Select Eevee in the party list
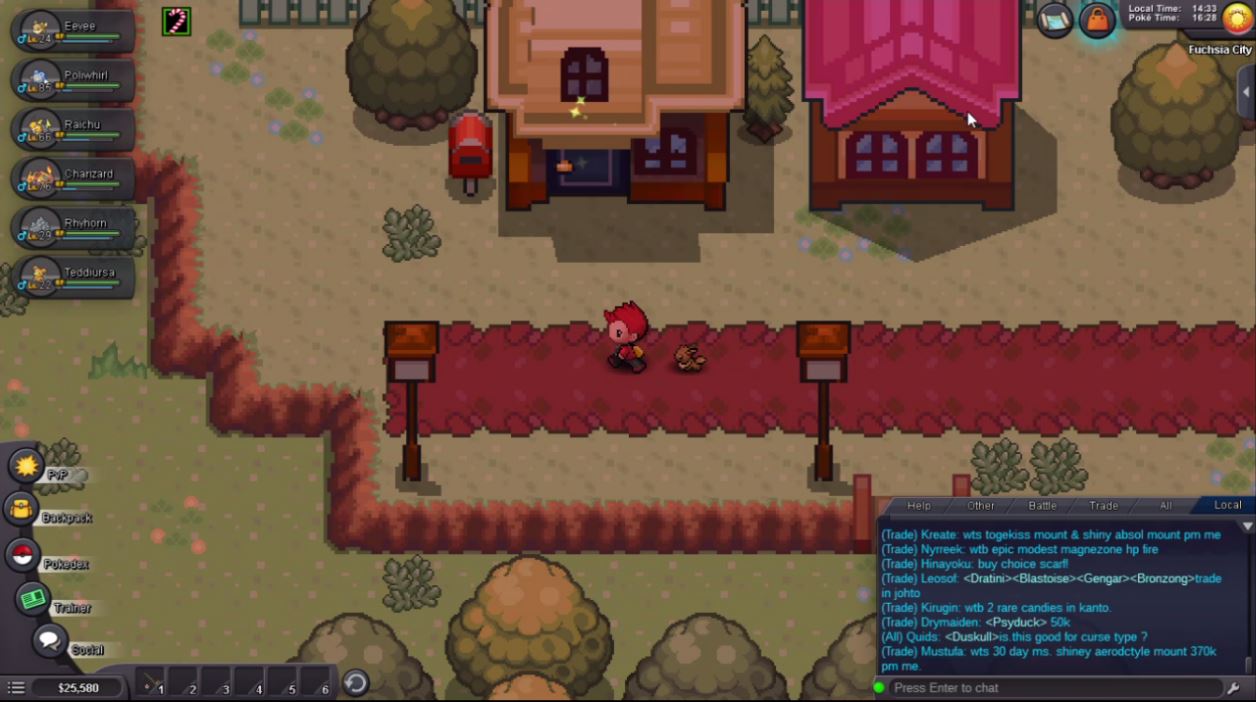 [74, 31]
